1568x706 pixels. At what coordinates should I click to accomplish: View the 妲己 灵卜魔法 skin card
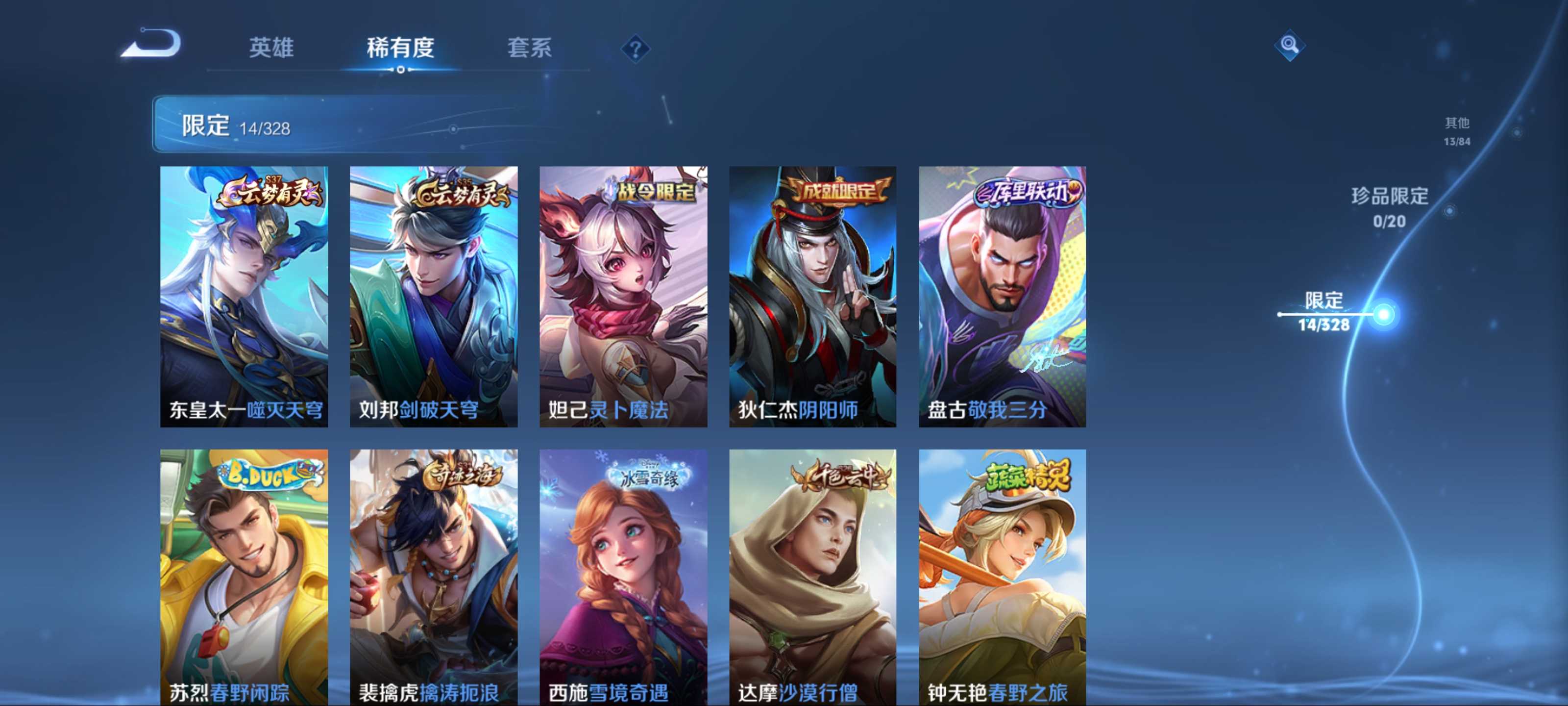pos(623,296)
